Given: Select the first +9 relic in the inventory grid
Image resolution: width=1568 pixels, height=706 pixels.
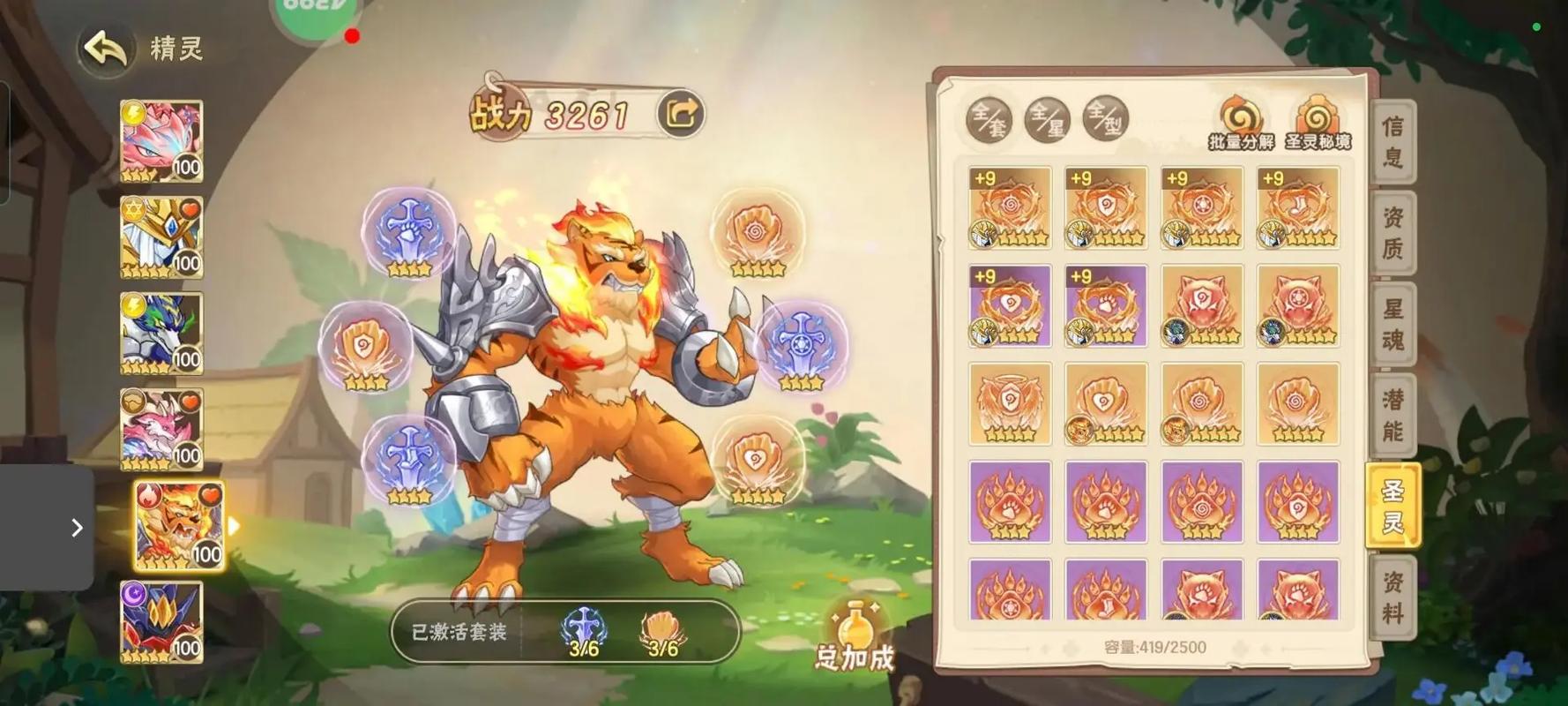Looking at the screenshot, I should point(1009,209).
